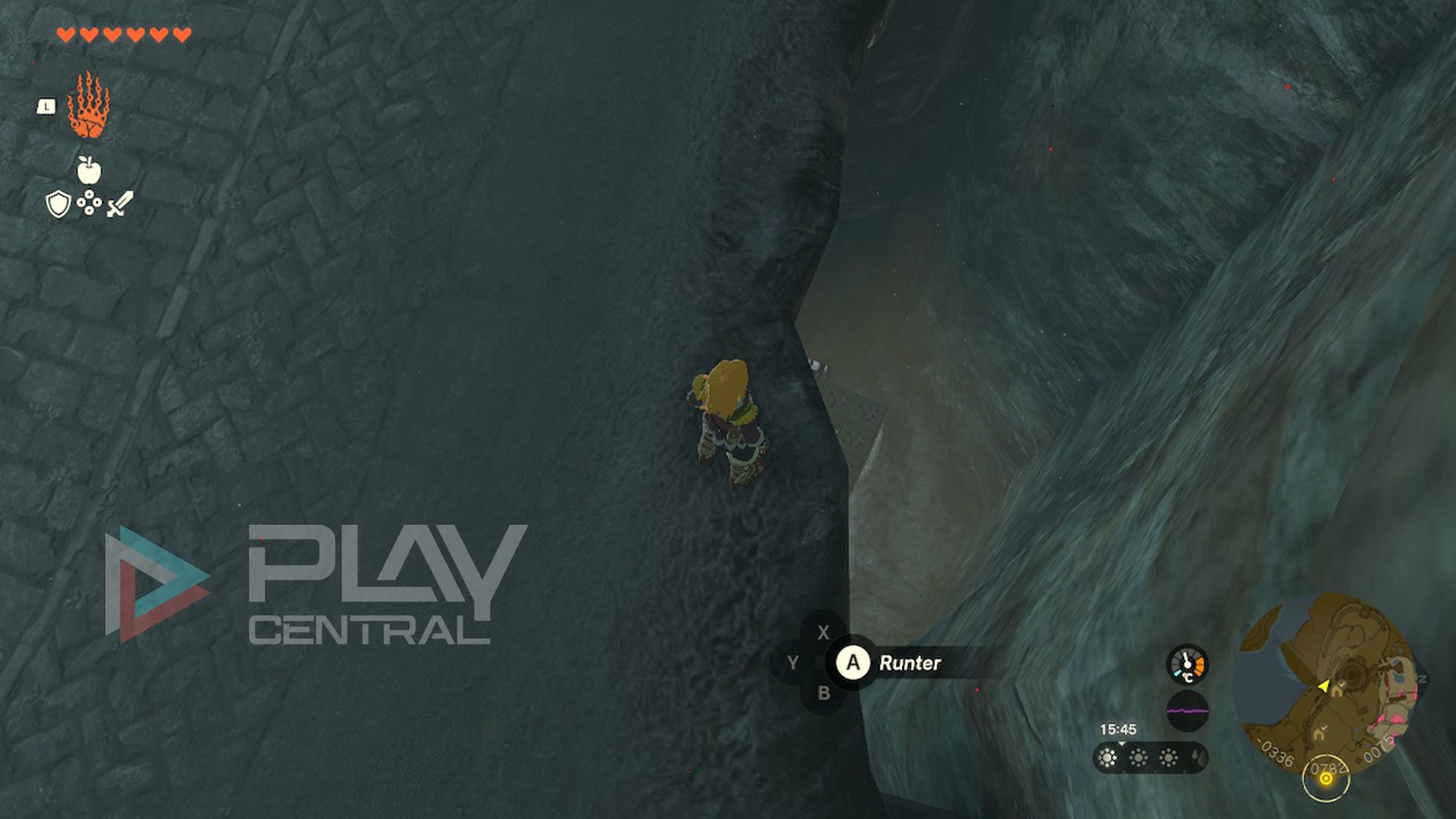Choose the sword weapon icon
Image resolution: width=1456 pixels, height=819 pixels.
click(120, 204)
